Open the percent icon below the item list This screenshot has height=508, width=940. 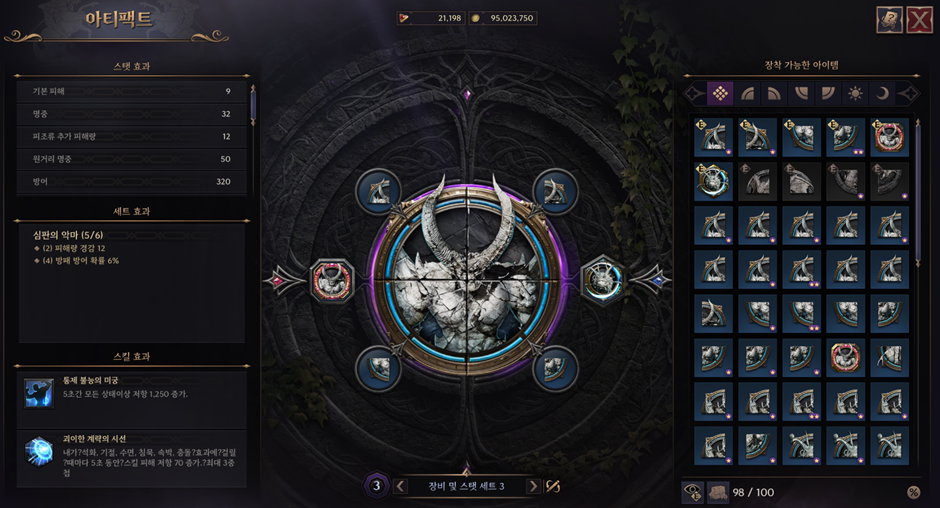[x=913, y=492]
